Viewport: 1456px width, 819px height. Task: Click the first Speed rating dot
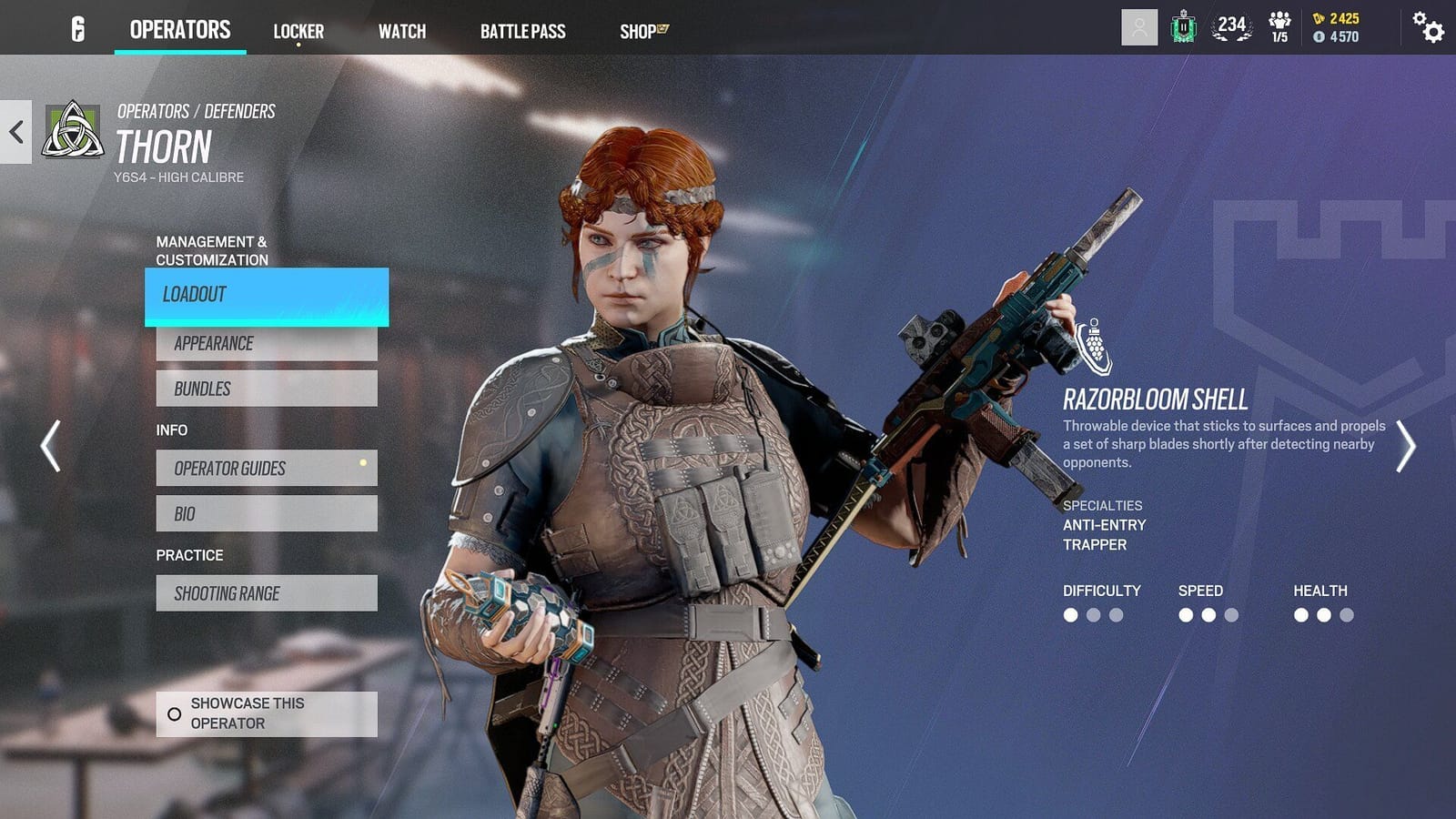coord(1186,615)
